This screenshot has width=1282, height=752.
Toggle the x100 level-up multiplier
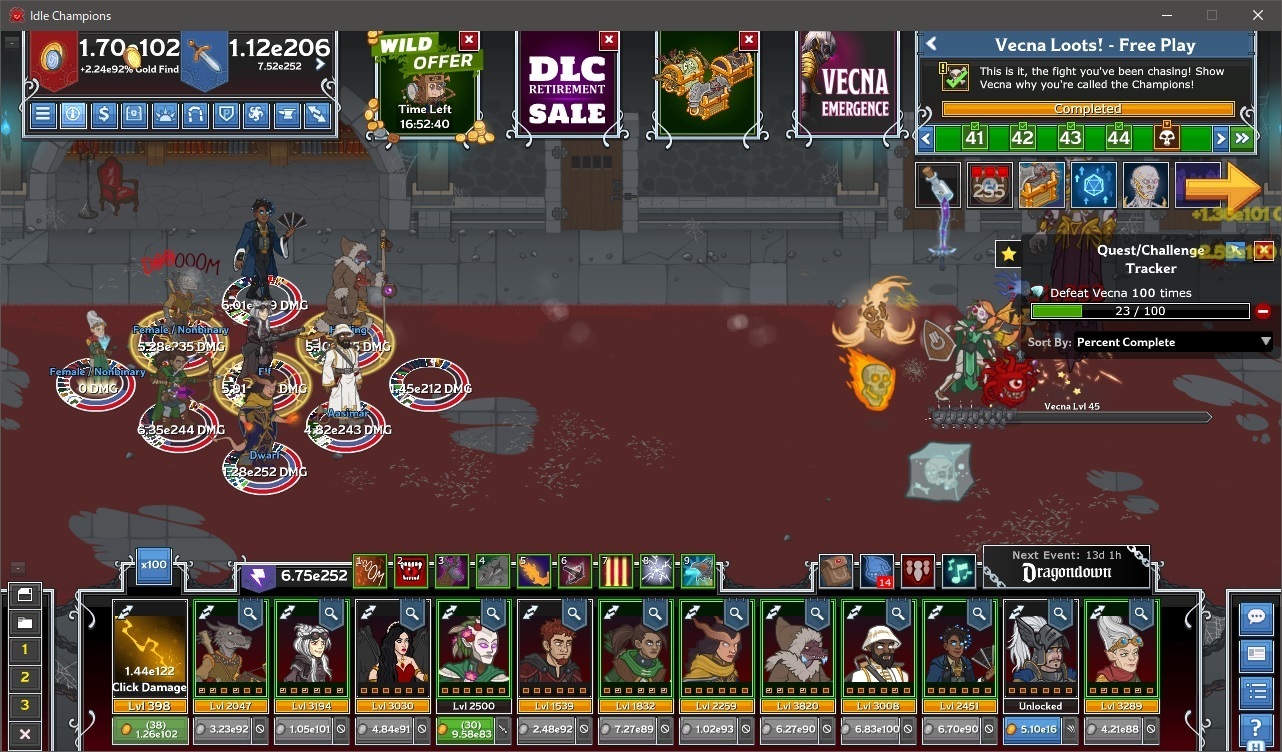pyautogui.click(x=153, y=563)
